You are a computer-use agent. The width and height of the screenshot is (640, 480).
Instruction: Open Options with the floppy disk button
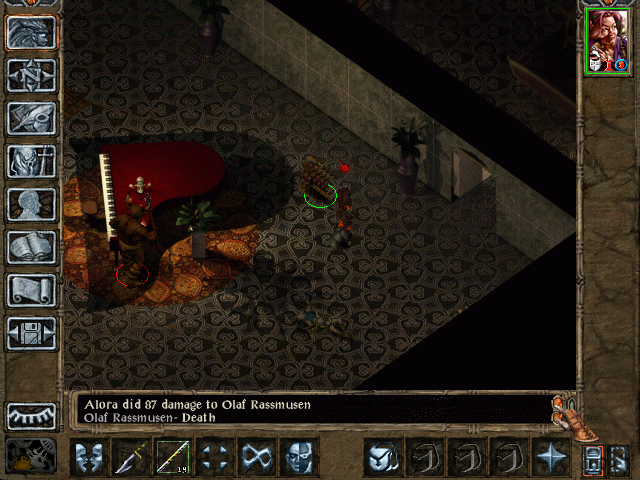click(32, 333)
